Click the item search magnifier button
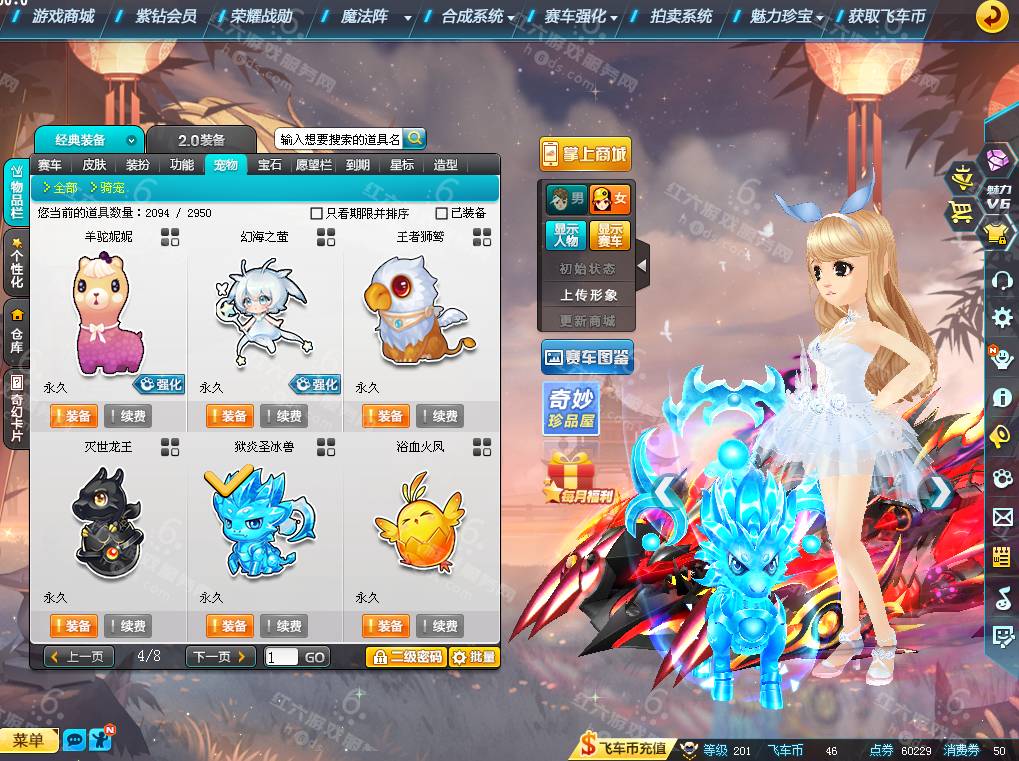This screenshot has height=761, width=1019. [414, 138]
